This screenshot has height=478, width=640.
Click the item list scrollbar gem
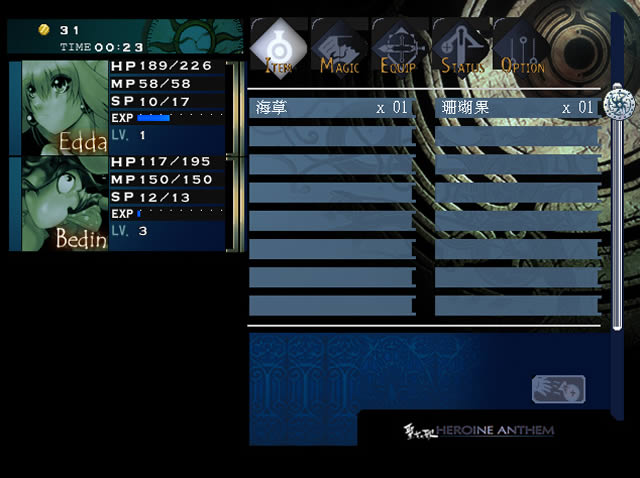tap(617, 102)
